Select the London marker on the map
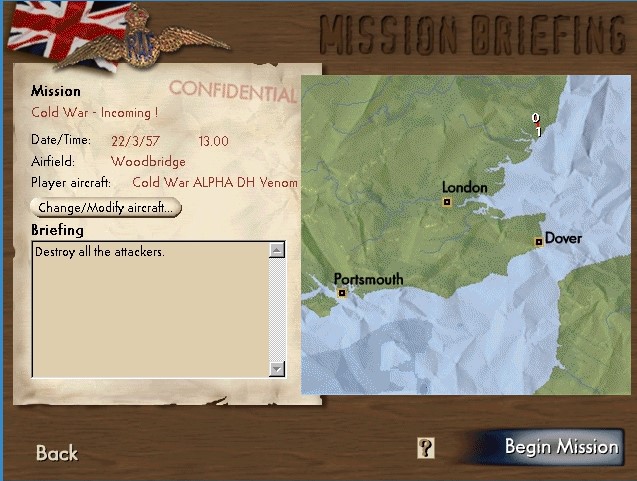Image resolution: width=637 pixels, height=481 pixels. pyautogui.click(x=448, y=202)
